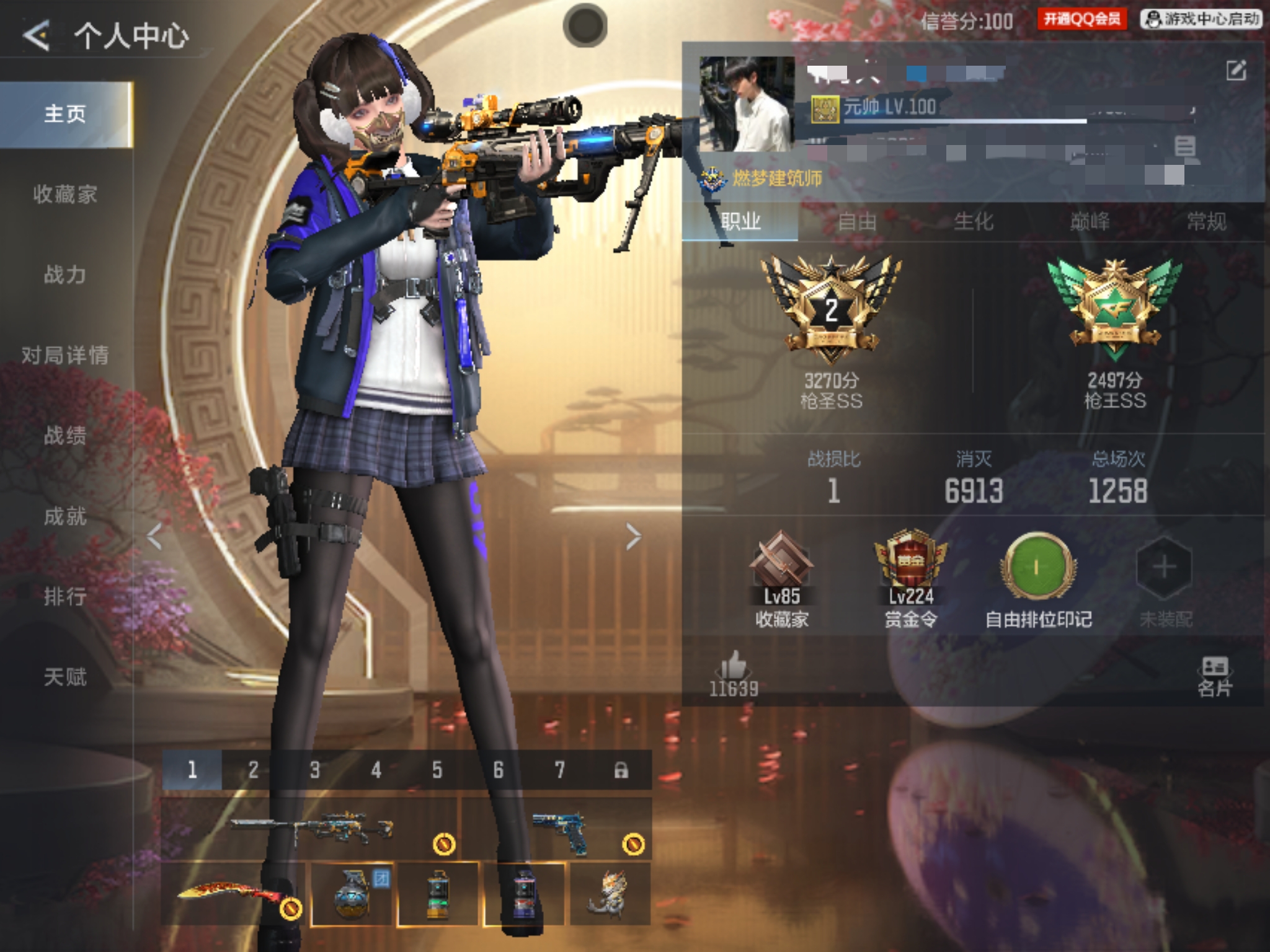This screenshot has width=1270, height=952.
Task: Open the 天赋 talent page
Action: [65, 677]
